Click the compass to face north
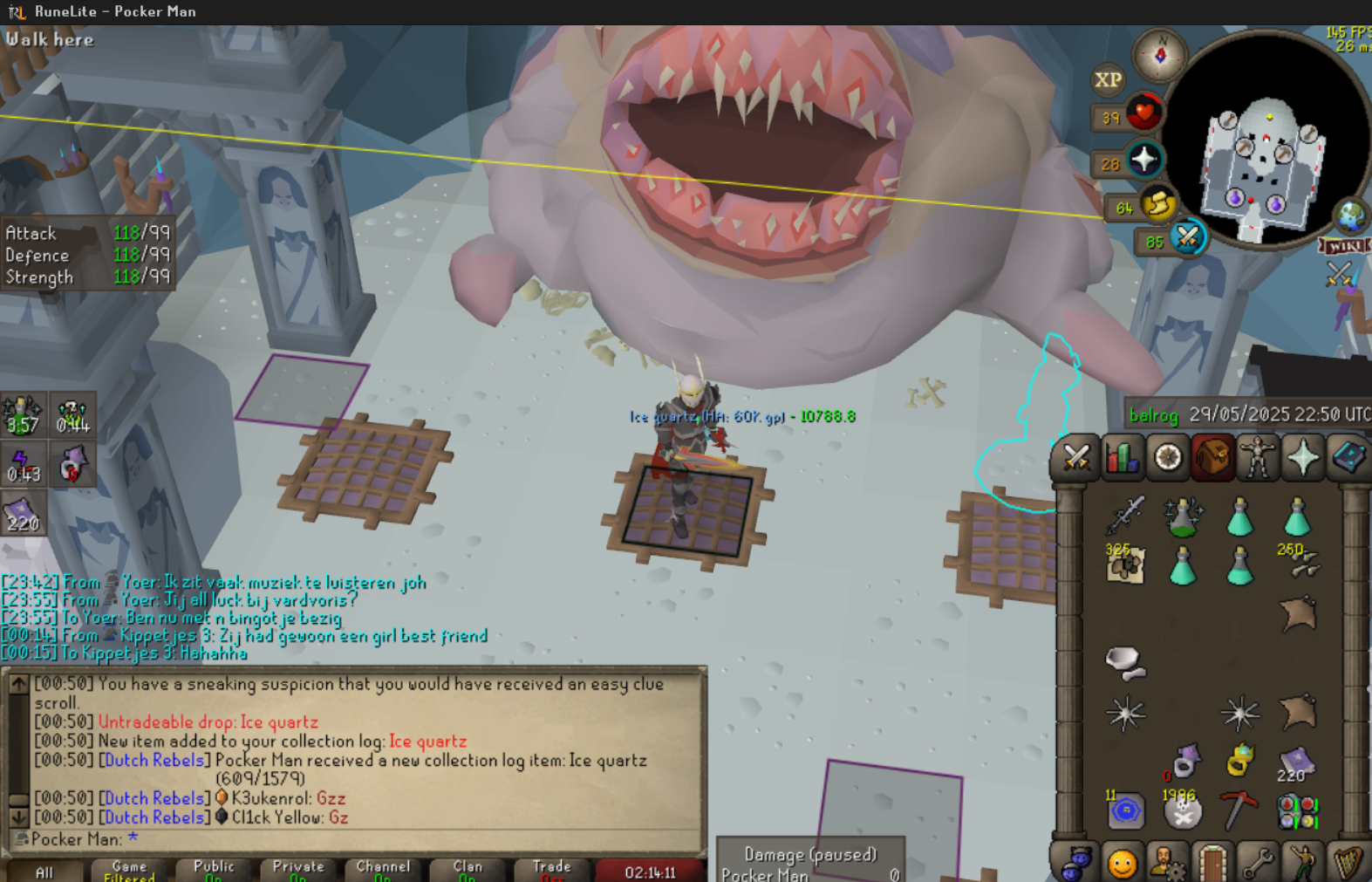The height and width of the screenshot is (882, 1372). (1159, 54)
